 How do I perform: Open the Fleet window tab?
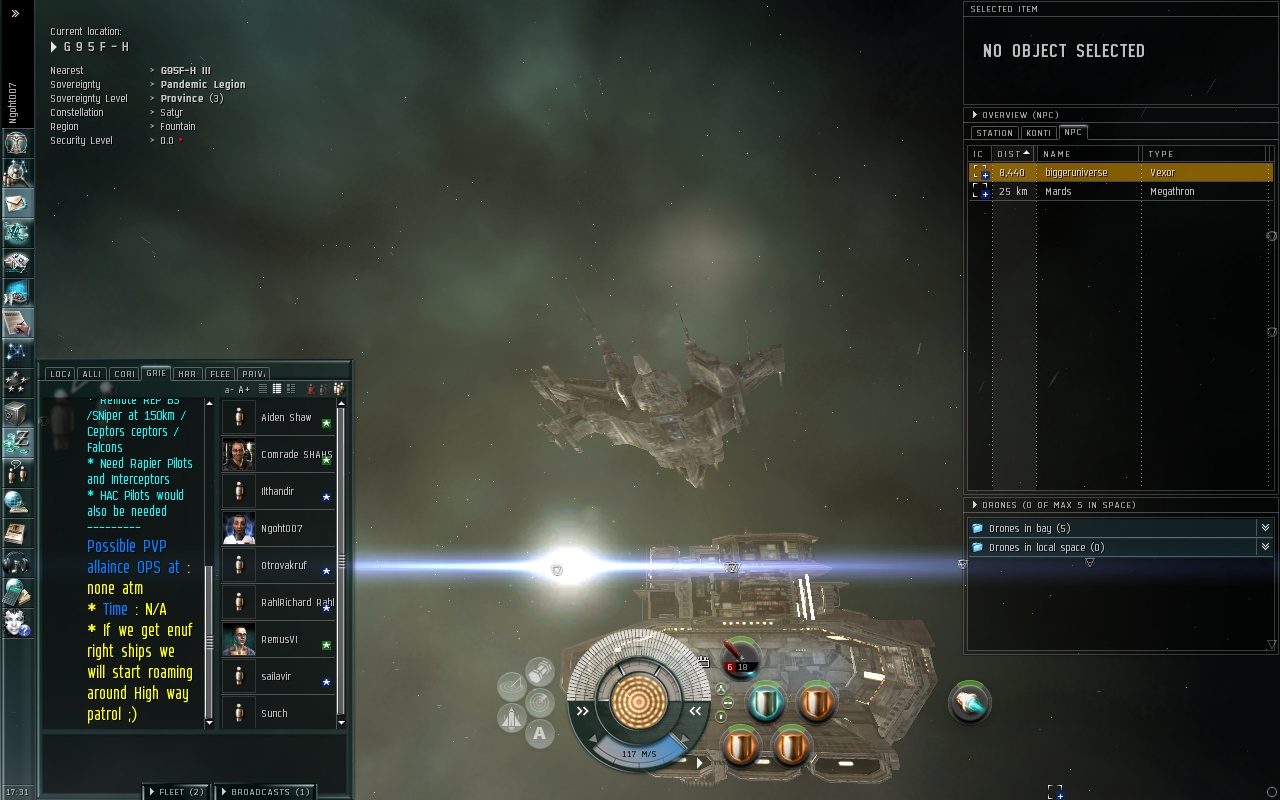[176, 792]
